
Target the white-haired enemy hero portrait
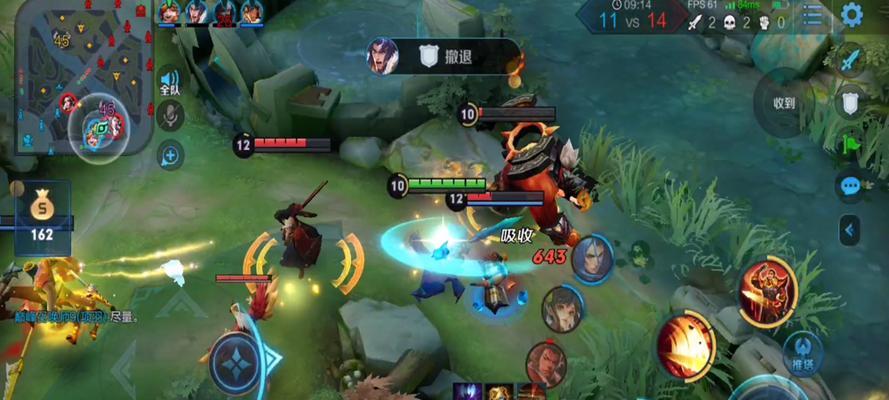click(x=592, y=259)
